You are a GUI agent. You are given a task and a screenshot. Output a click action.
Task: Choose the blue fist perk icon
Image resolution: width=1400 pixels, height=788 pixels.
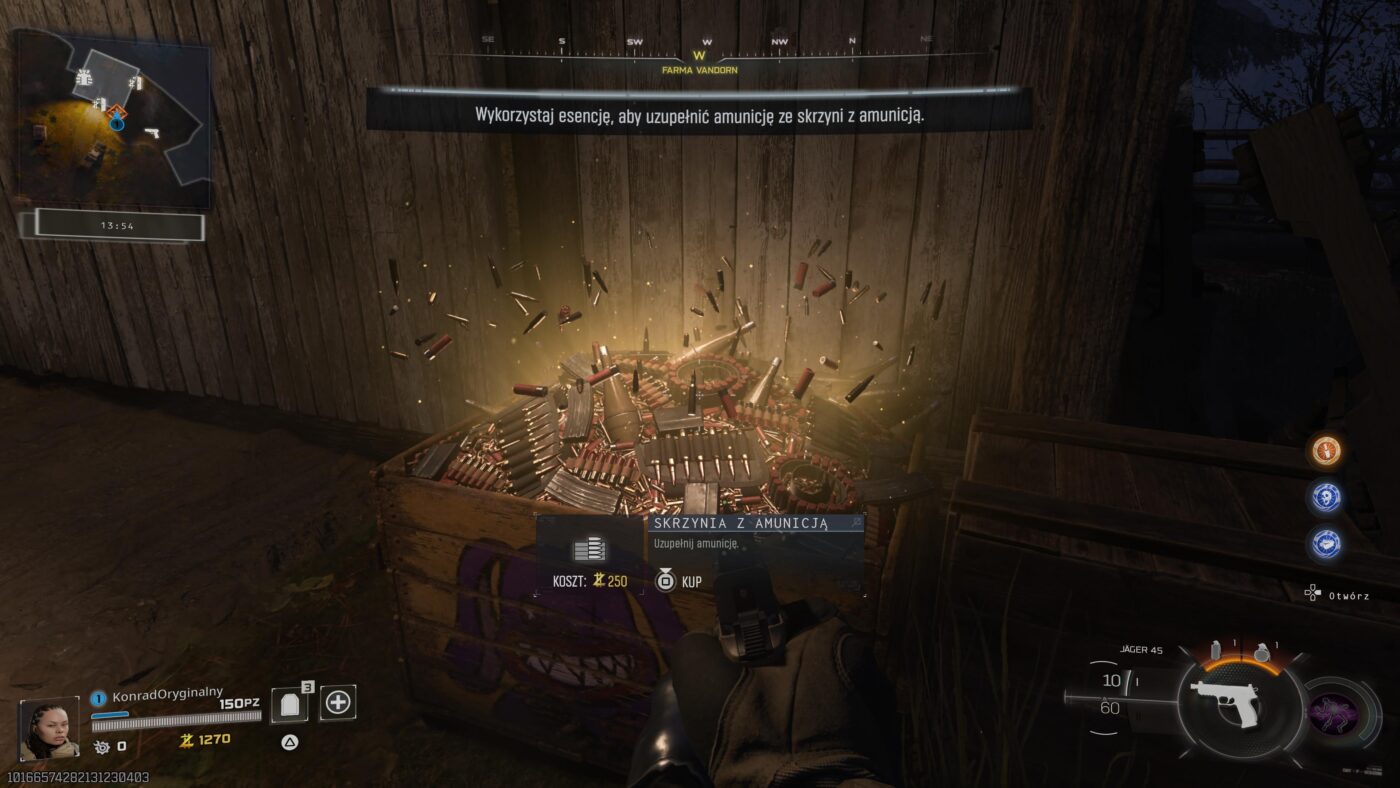1327,543
